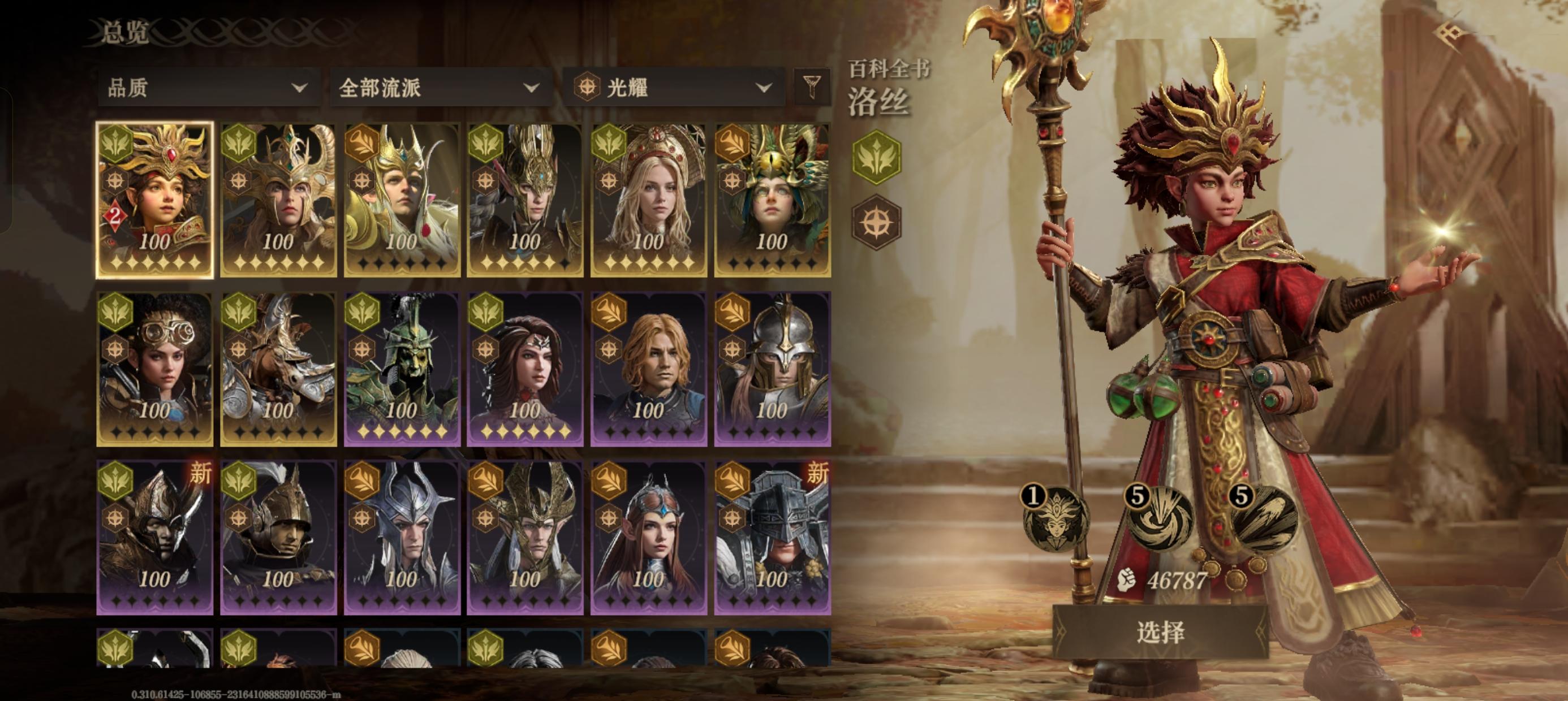Image resolution: width=1568 pixels, height=701 pixels.
Task: Open the 光耀 faction filter dropdown
Action: click(673, 88)
